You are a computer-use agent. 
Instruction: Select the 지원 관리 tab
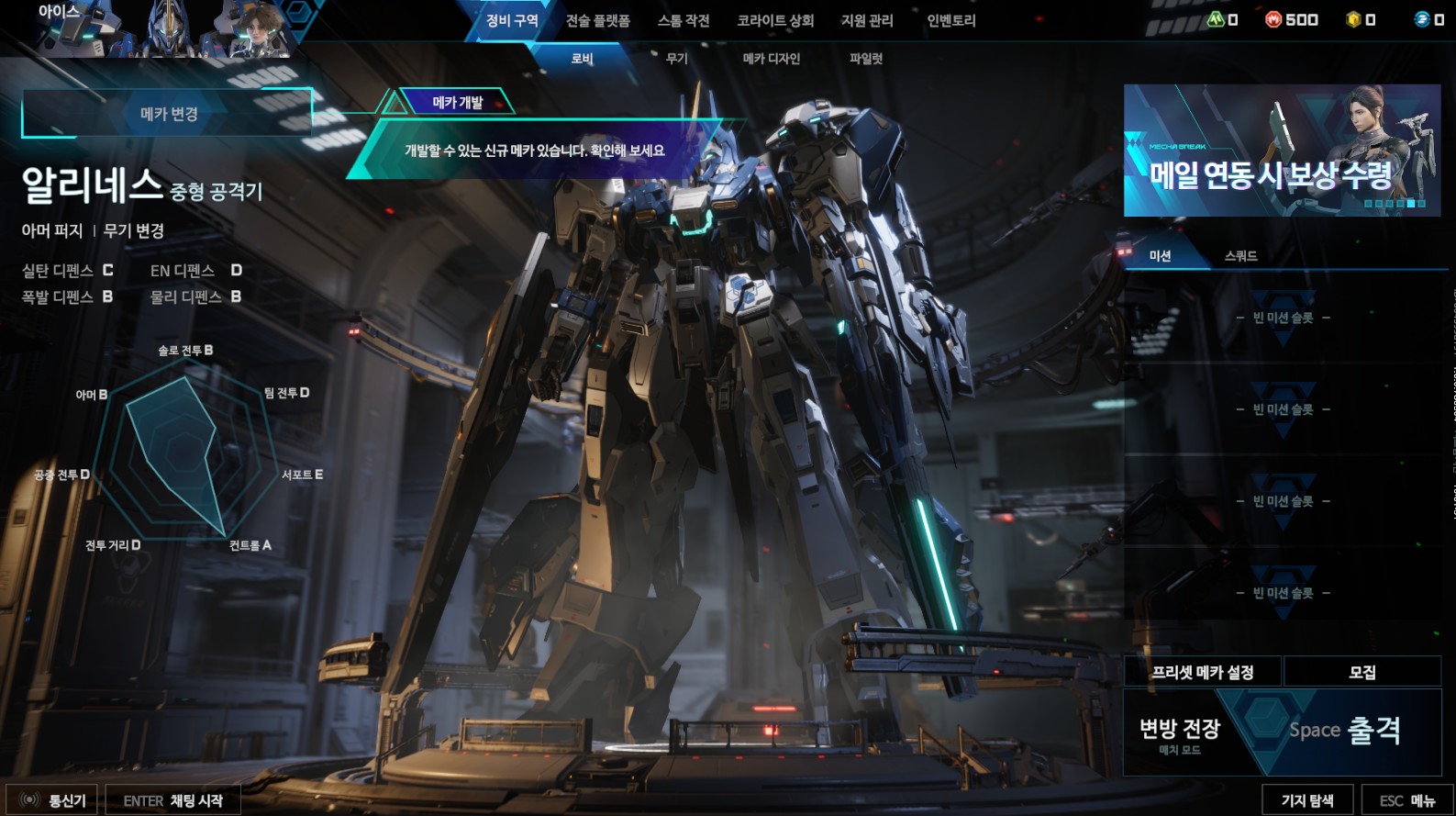click(x=867, y=20)
